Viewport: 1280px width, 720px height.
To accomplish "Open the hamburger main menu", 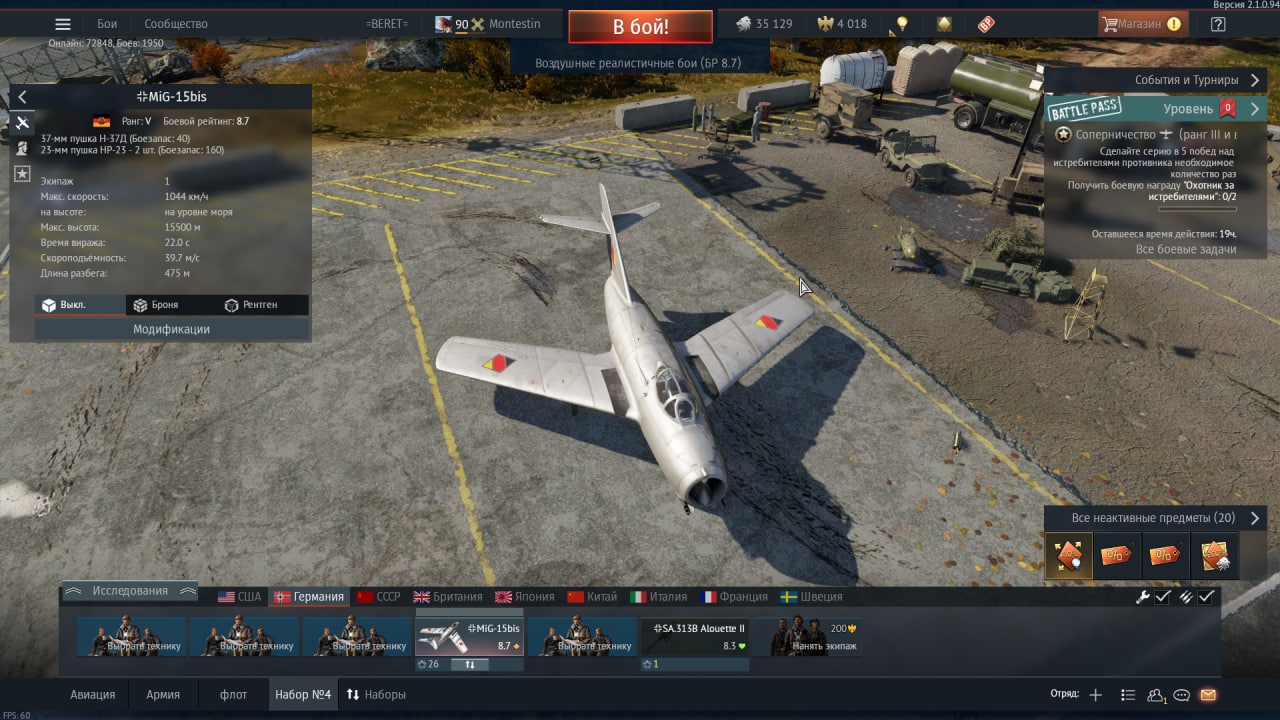I will pos(63,24).
